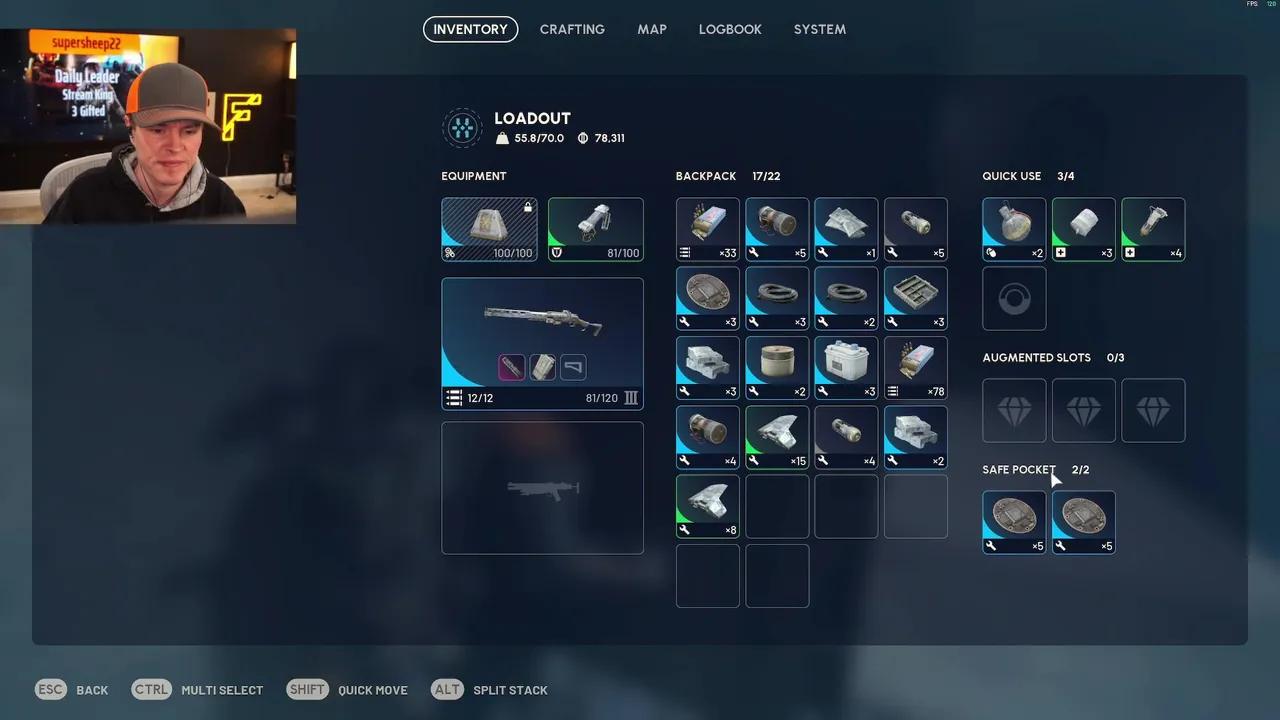Select the white medkit in Quick Use
The width and height of the screenshot is (1280, 720).
point(1083,225)
